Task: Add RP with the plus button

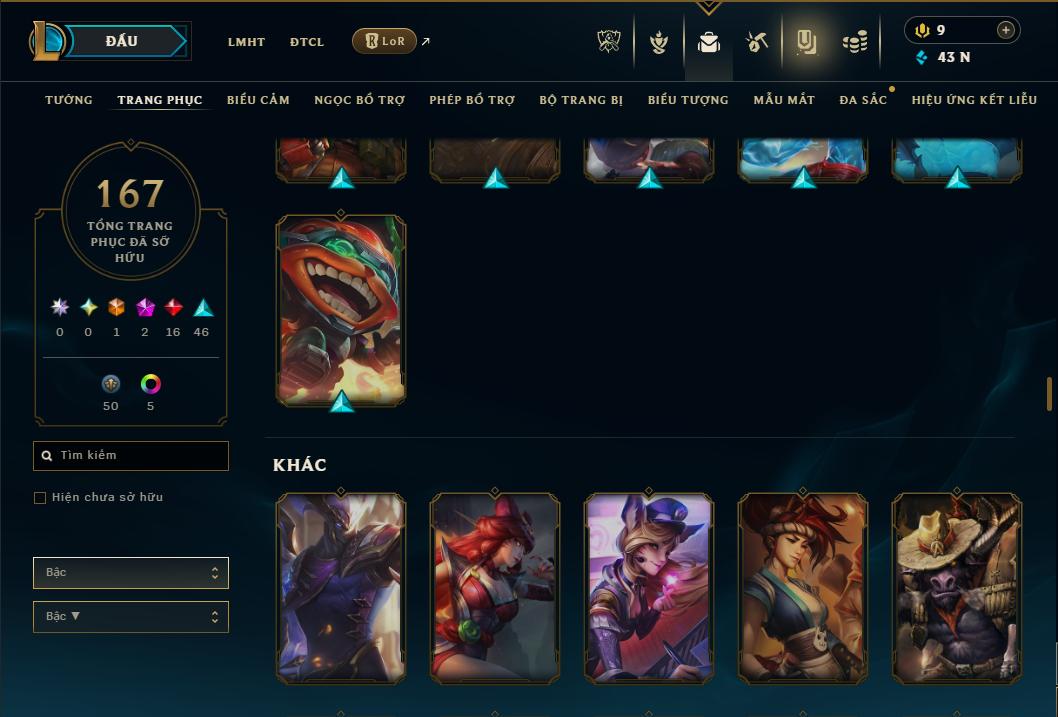Action: coord(1006,30)
